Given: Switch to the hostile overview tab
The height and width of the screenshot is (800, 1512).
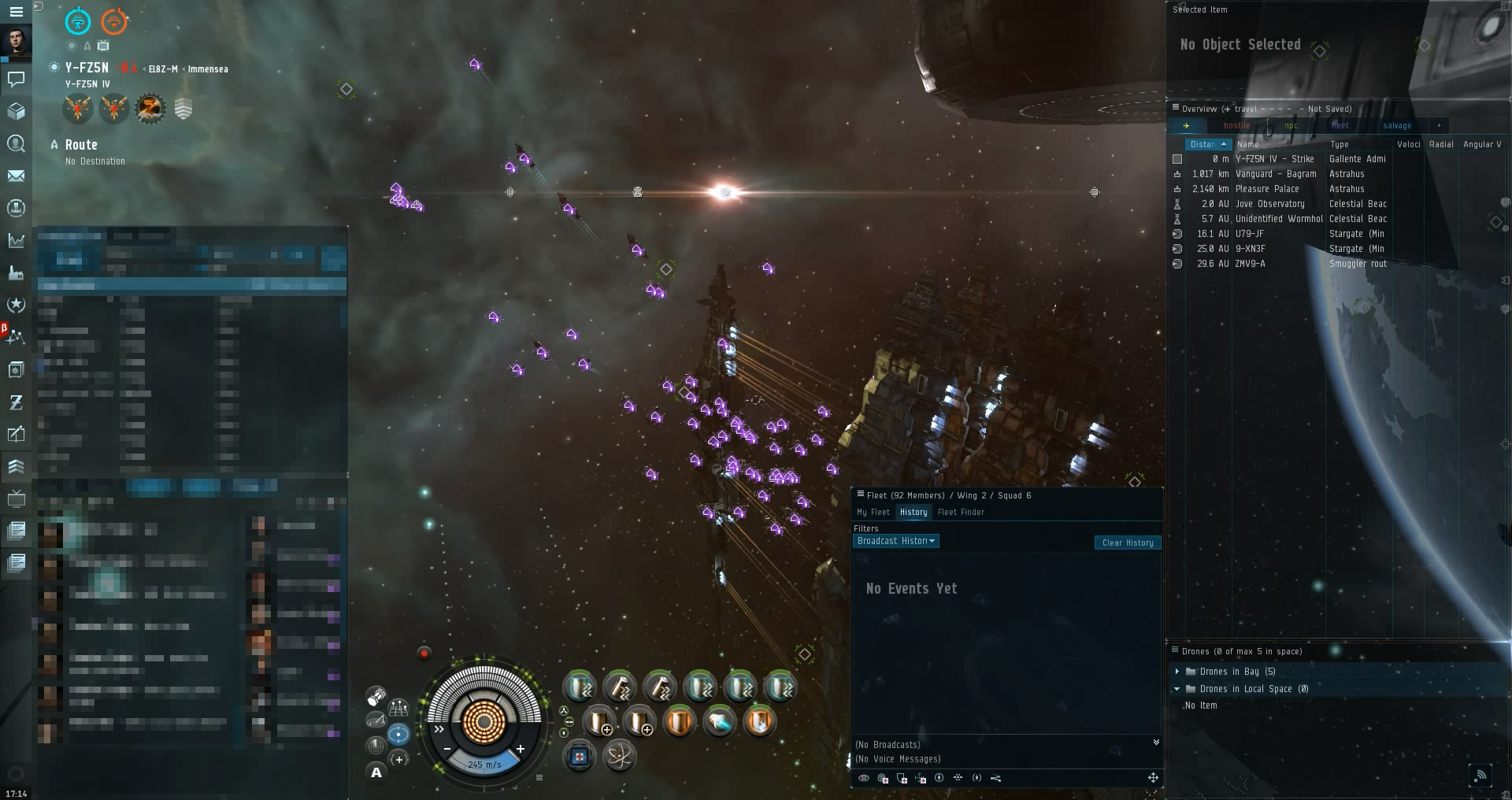Looking at the screenshot, I should 1236,126.
